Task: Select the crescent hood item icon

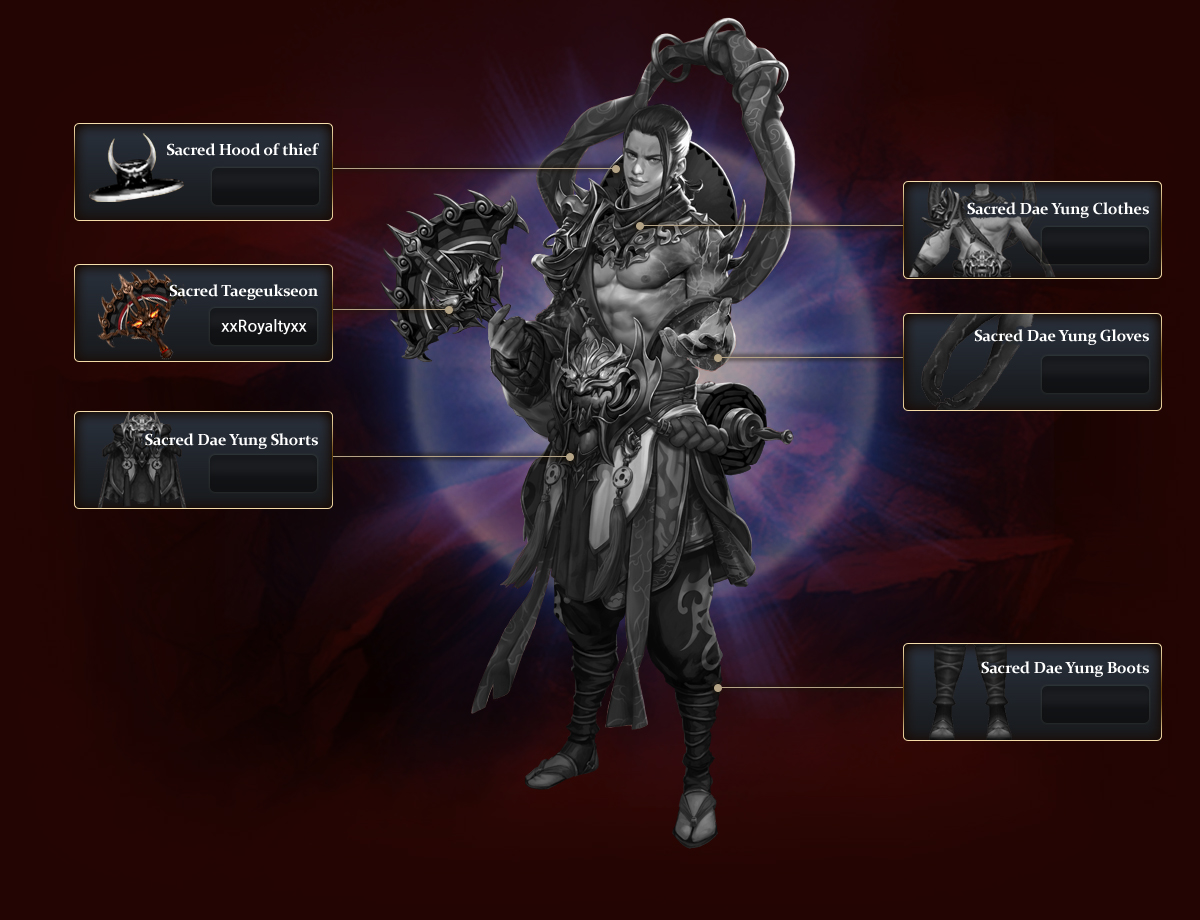Action: pos(135,171)
